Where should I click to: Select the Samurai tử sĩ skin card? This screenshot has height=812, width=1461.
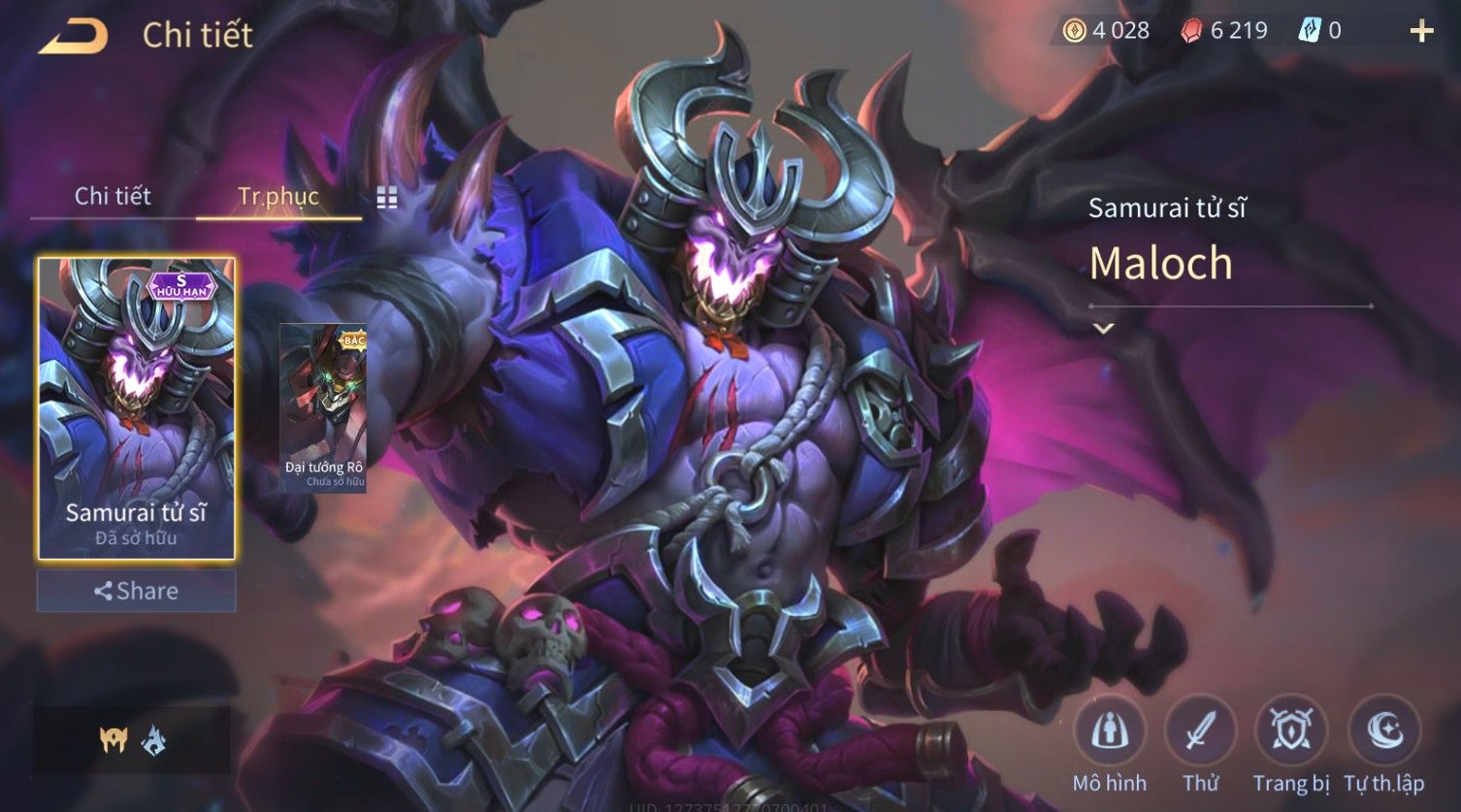pos(136,407)
